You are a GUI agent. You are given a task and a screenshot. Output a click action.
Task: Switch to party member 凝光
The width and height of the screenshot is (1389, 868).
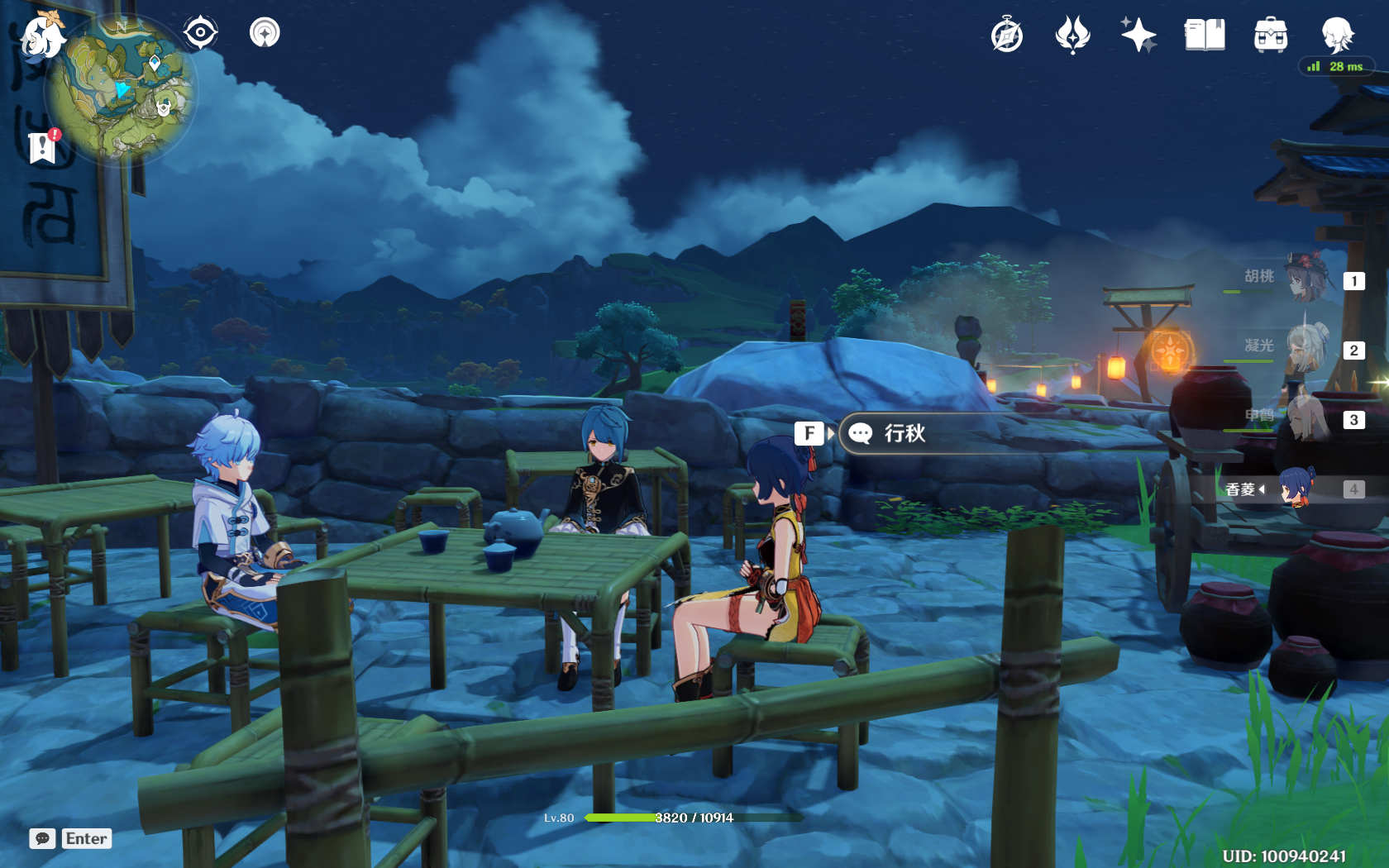pos(1306,349)
